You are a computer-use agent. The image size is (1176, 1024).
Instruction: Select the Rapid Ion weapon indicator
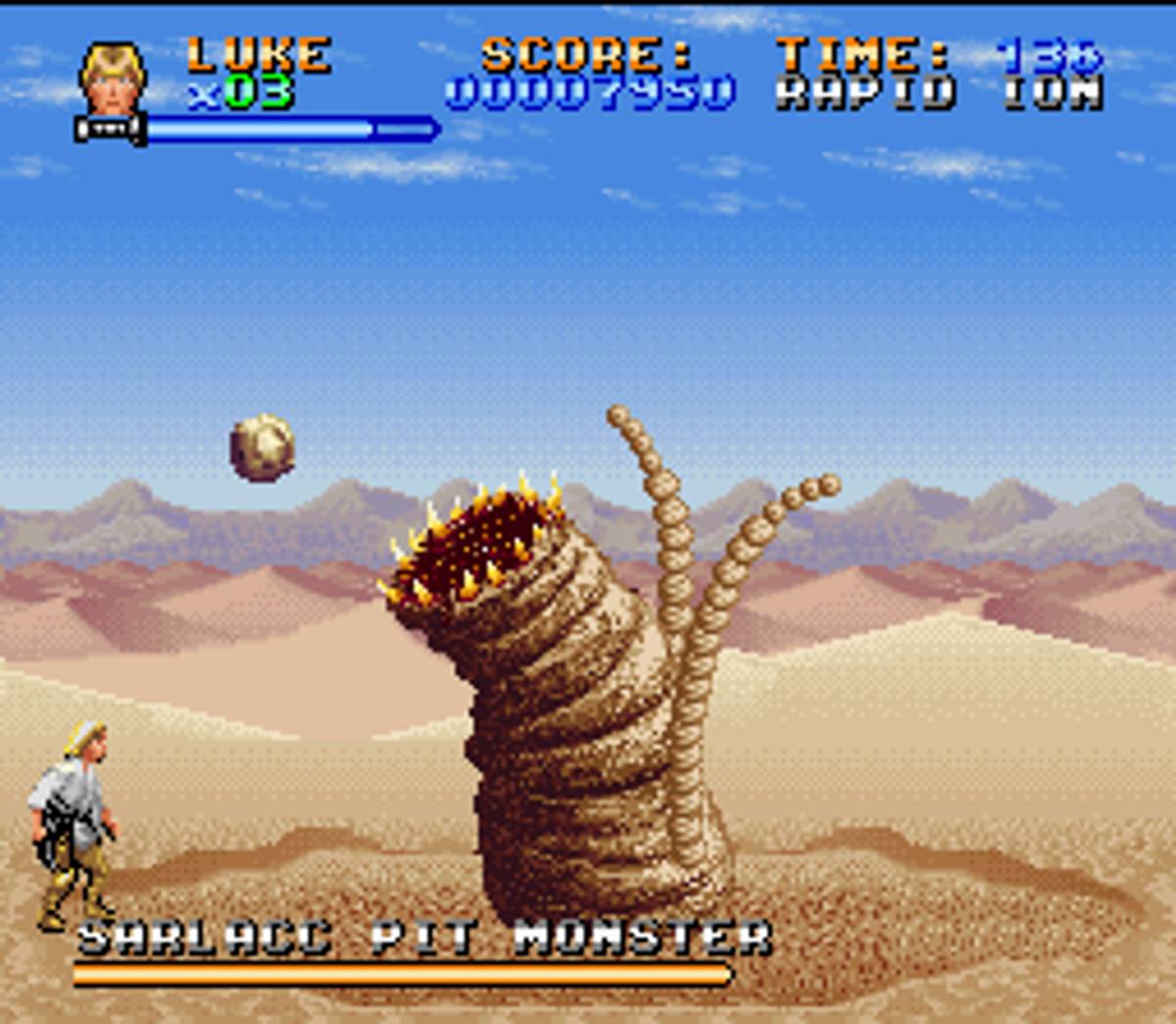[939, 93]
